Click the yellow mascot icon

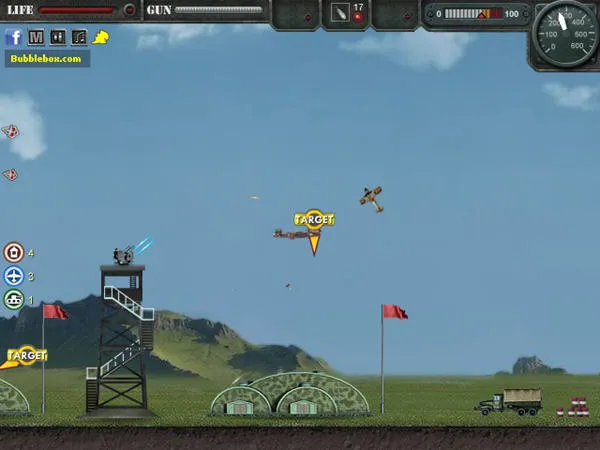tap(101, 37)
